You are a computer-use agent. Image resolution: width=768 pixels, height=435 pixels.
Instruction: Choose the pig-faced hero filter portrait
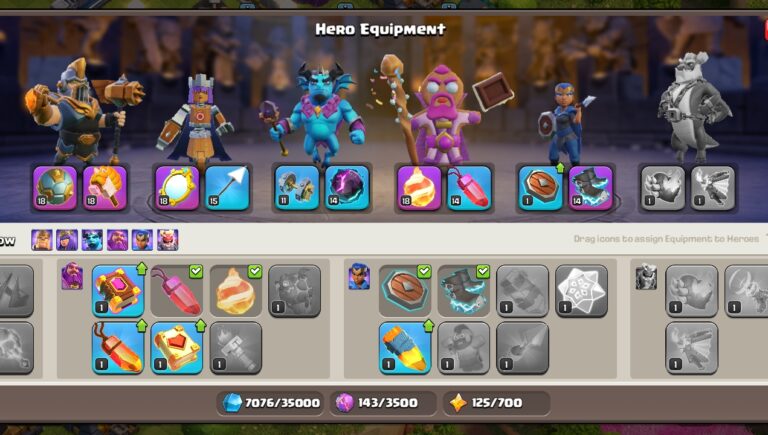[167, 240]
